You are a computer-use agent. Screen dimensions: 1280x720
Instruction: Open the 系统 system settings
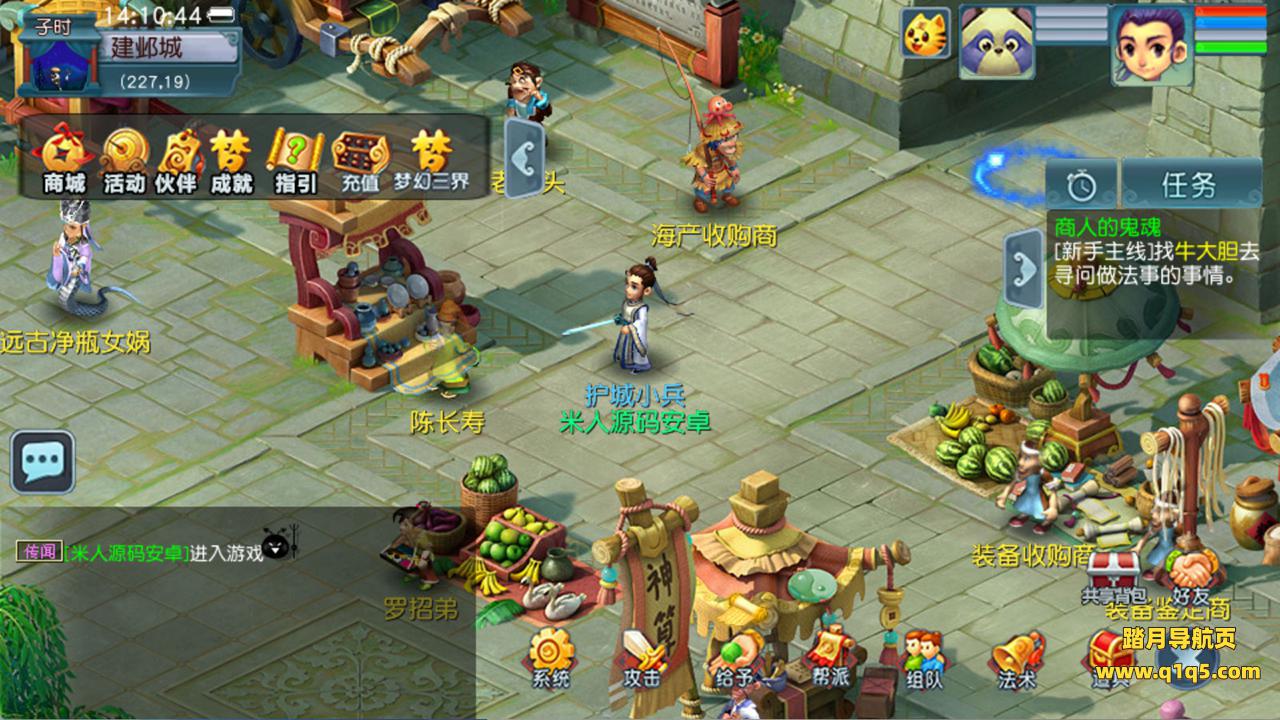[551, 658]
